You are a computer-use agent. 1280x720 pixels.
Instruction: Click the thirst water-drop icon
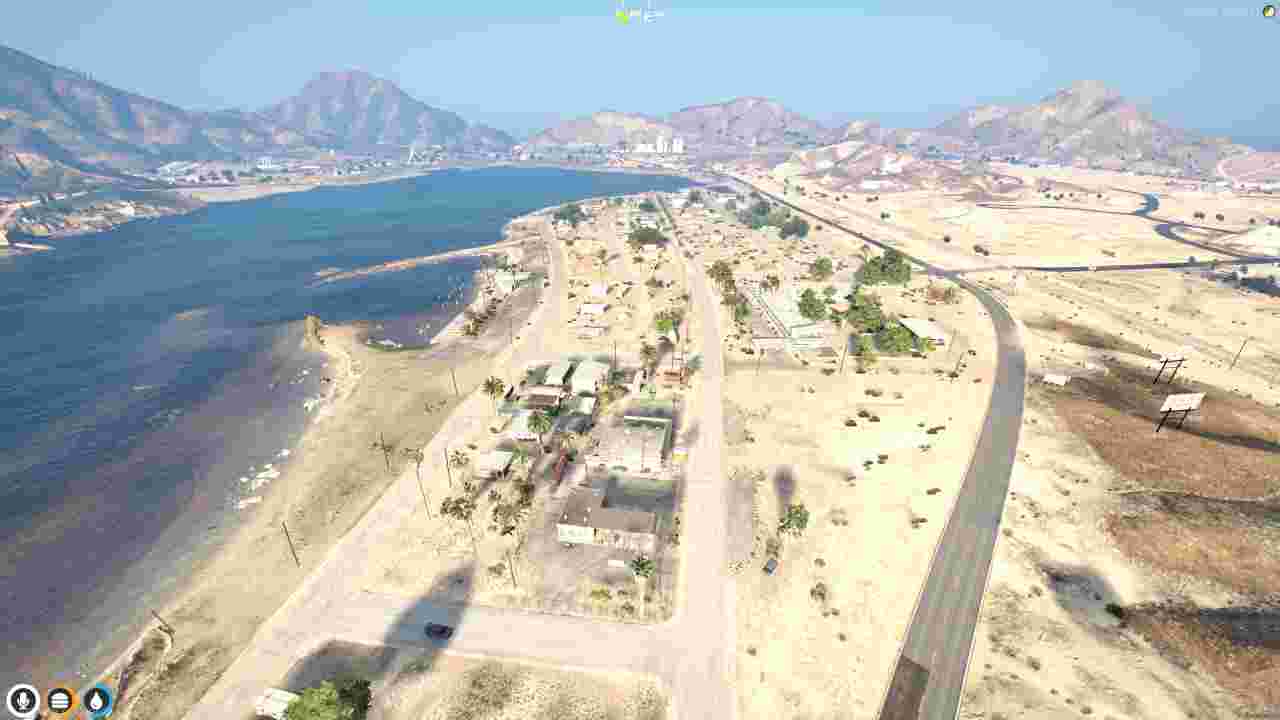pos(96,700)
